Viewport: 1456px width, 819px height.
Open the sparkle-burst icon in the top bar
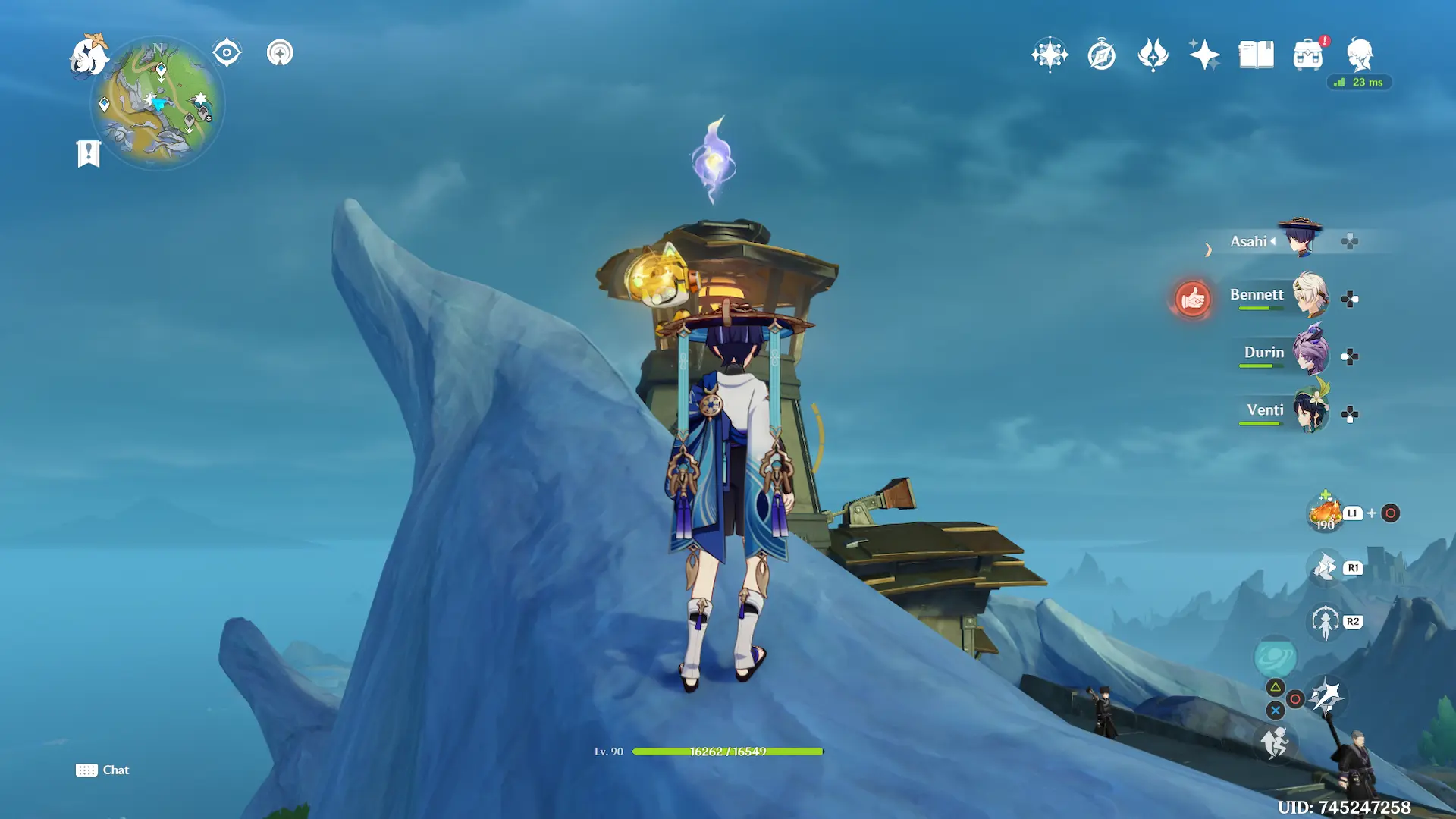pos(1050,55)
